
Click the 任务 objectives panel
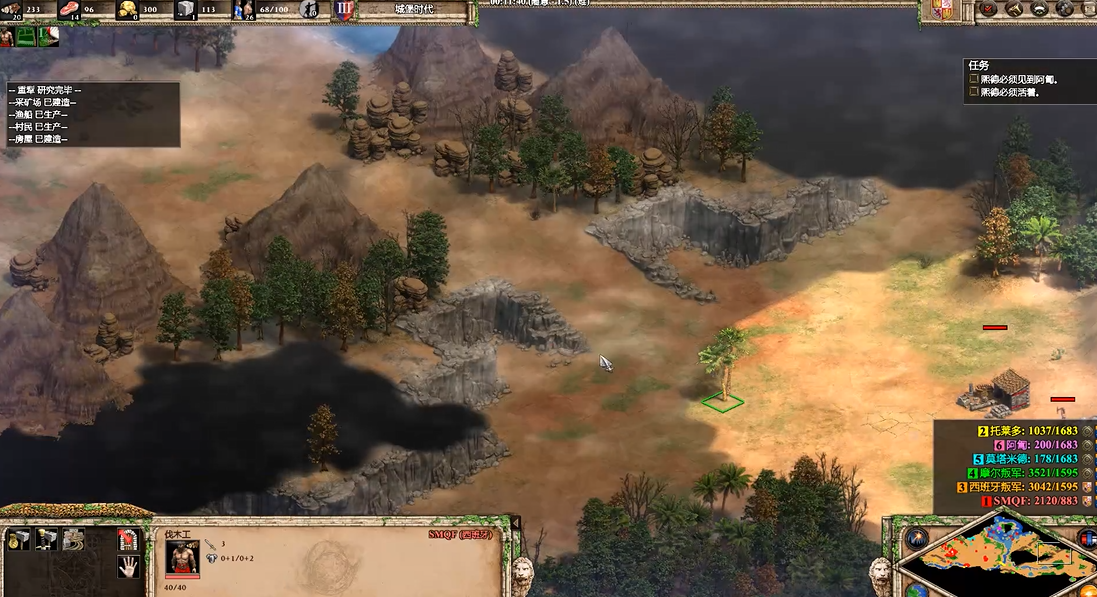tap(1030, 80)
